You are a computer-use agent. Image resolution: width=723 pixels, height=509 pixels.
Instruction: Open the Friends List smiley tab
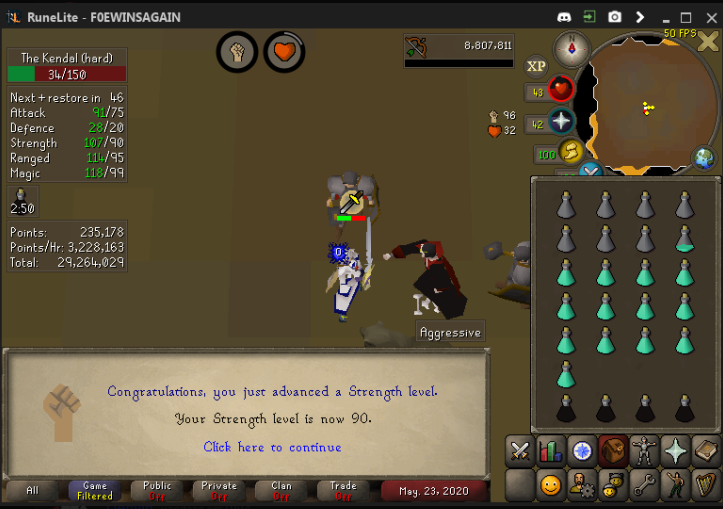(551, 486)
